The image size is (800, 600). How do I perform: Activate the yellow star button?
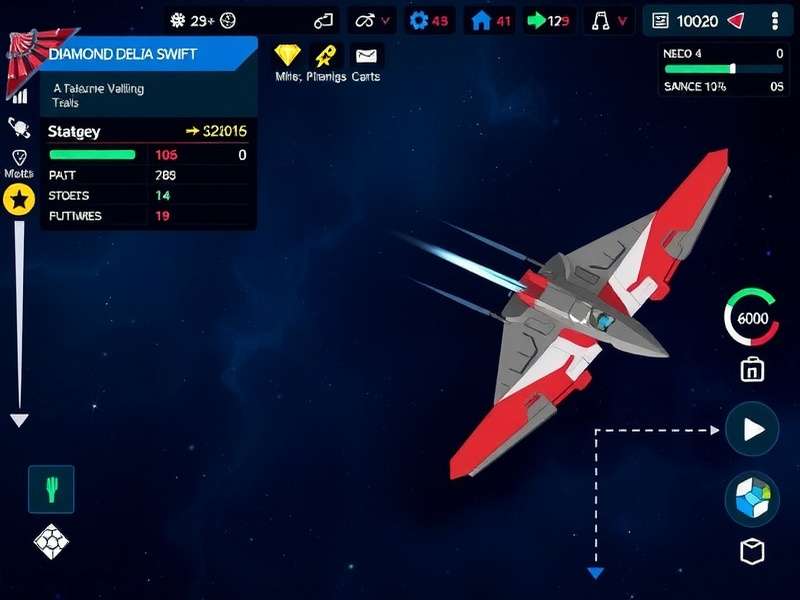tap(19, 201)
